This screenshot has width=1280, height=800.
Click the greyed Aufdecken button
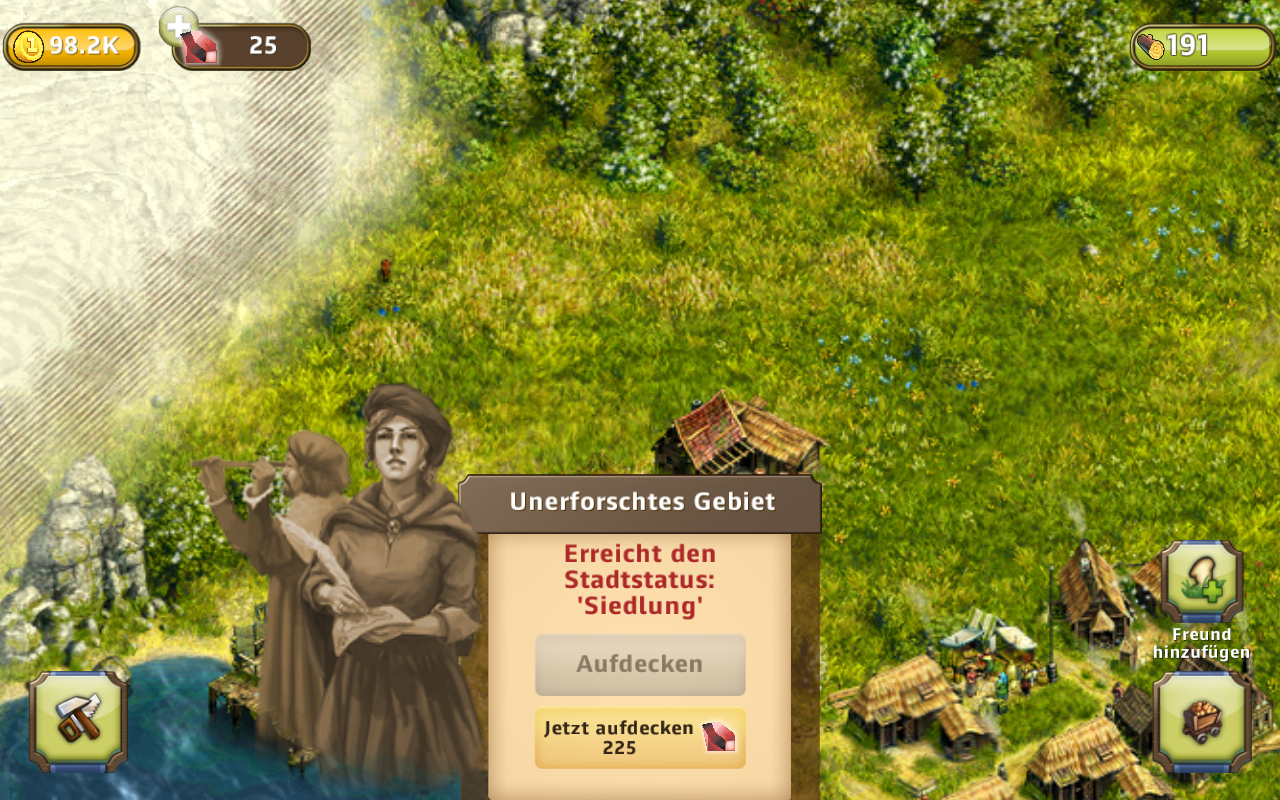tap(640, 664)
